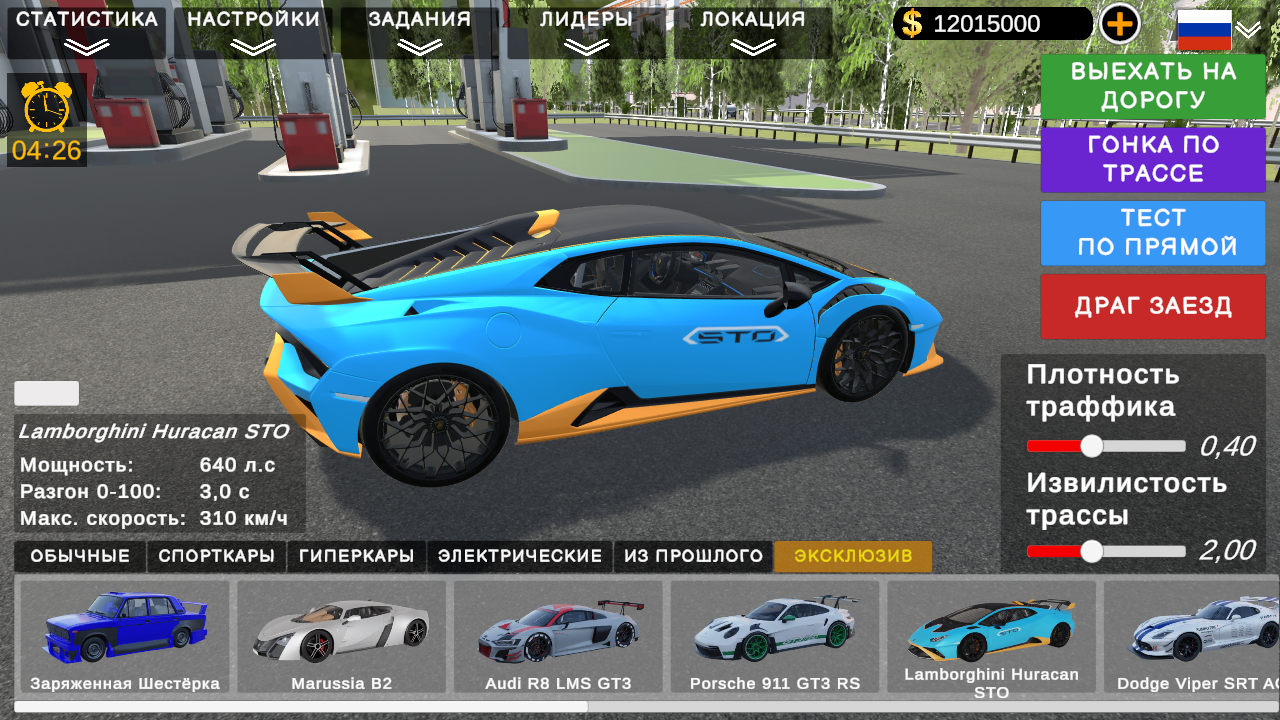Switch to the ГИПЕРКАРЫ tab
The height and width of the screenshot is (720, 1280).
coord(356,556)
